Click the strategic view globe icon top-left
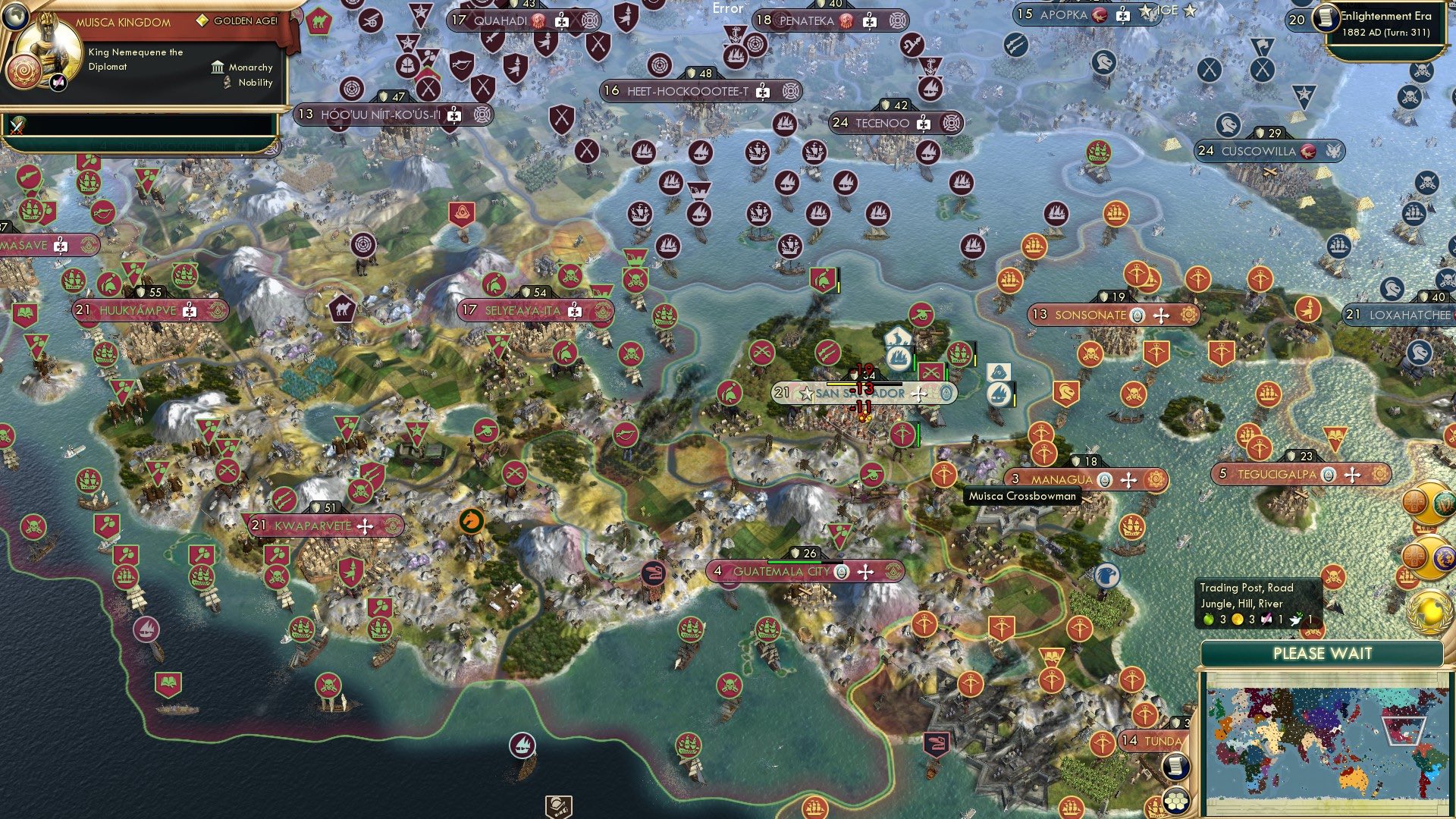 coord(15,17)
